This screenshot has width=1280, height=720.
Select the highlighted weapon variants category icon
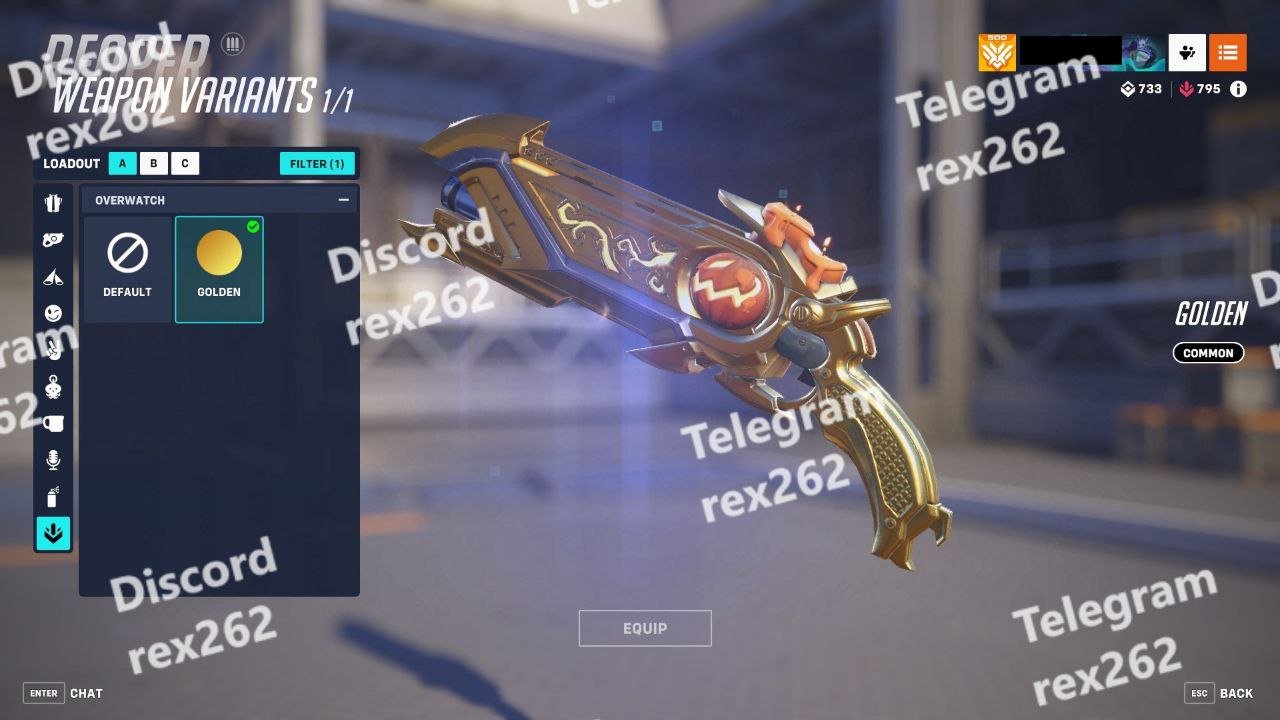point(54,533)
